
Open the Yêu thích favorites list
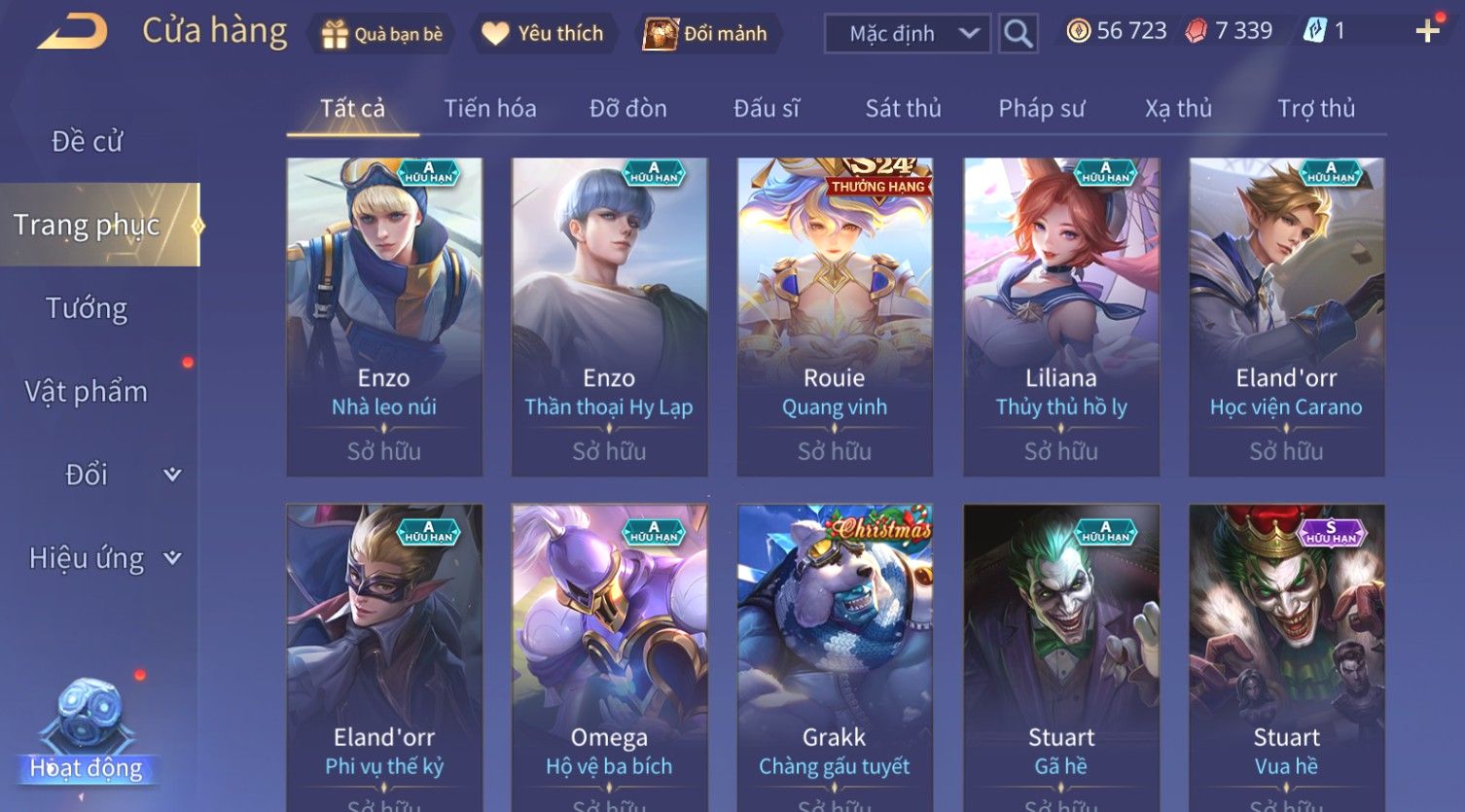point(543,34)
